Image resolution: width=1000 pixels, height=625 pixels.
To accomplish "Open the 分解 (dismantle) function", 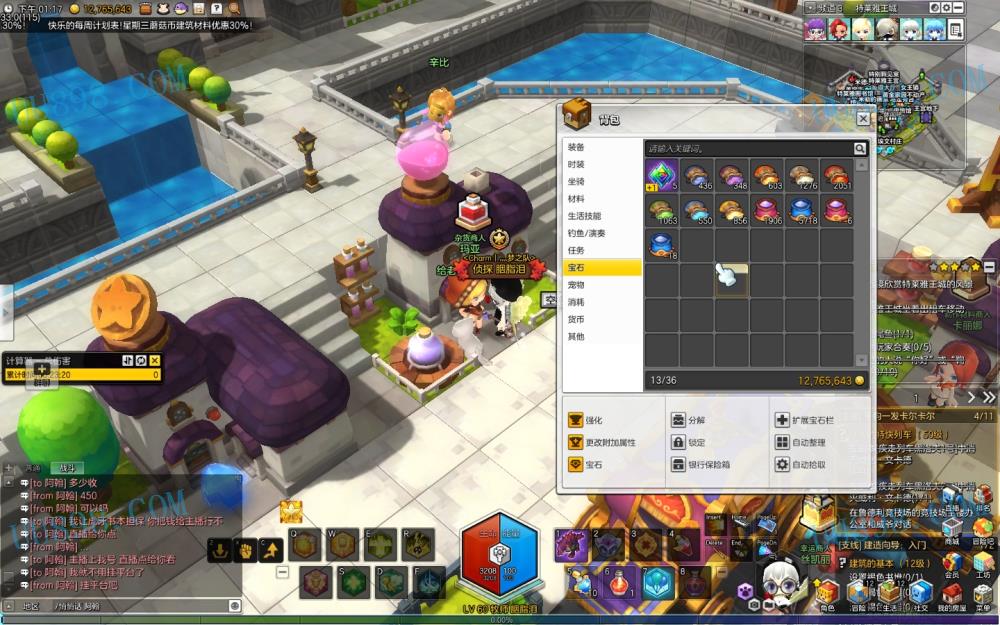I will (690, 420).
